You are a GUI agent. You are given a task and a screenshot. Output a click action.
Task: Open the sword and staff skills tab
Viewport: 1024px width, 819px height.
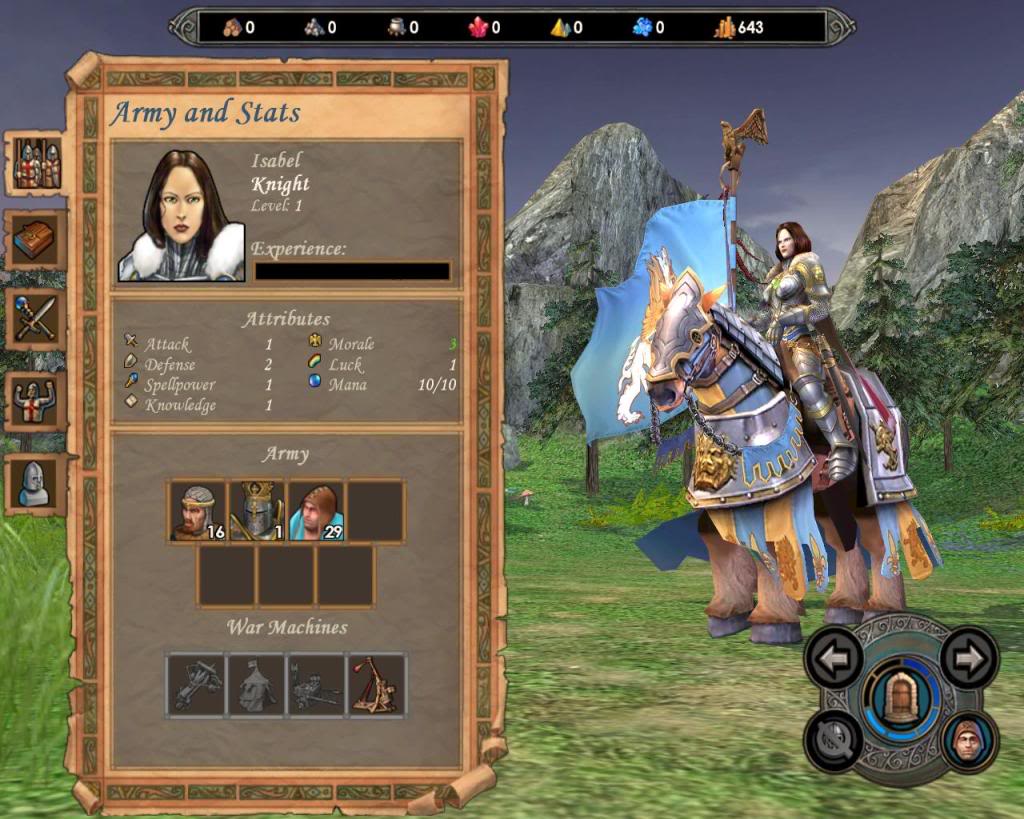[37, 320]
